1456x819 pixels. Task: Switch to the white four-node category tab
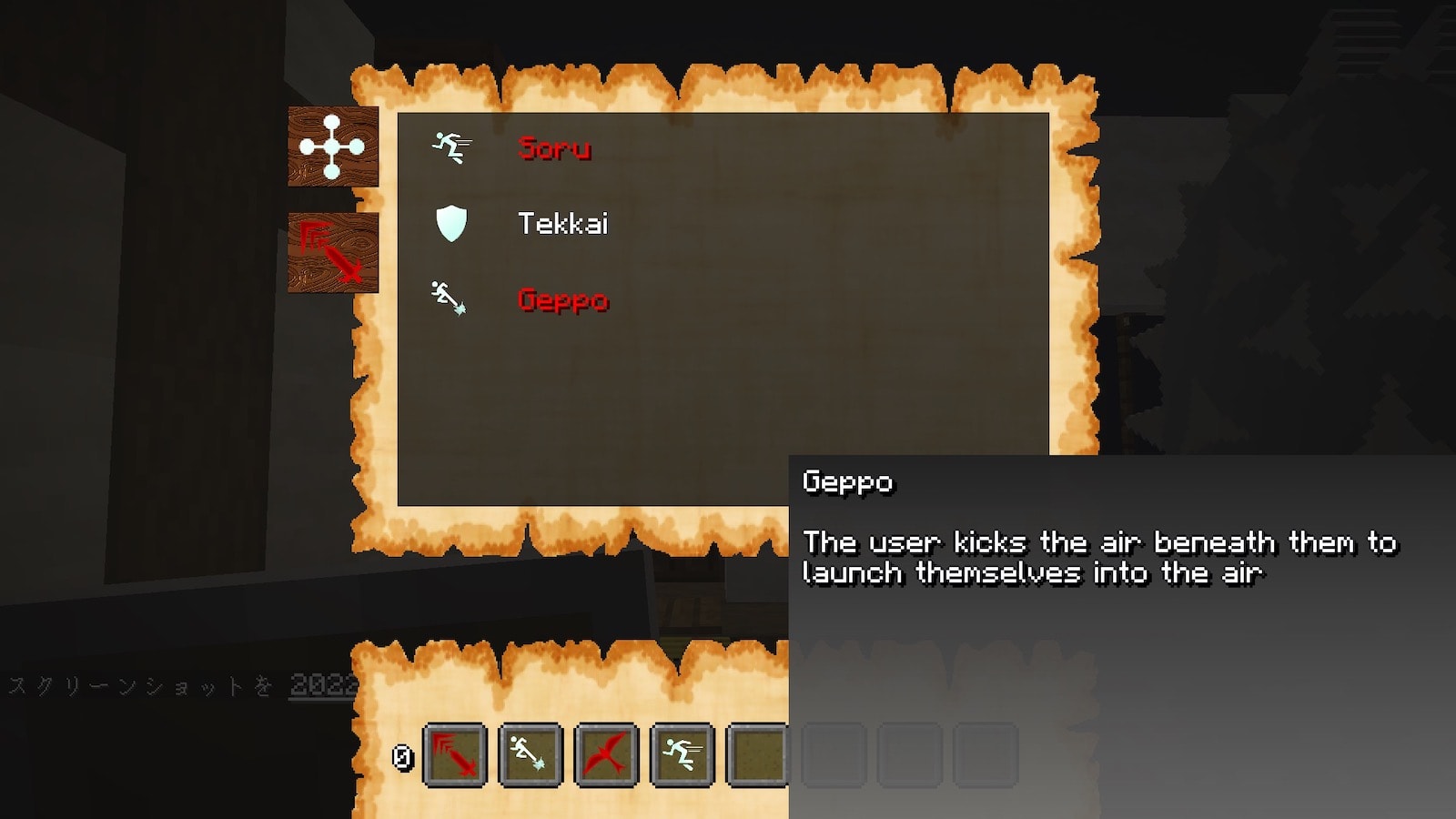(333, 147)
